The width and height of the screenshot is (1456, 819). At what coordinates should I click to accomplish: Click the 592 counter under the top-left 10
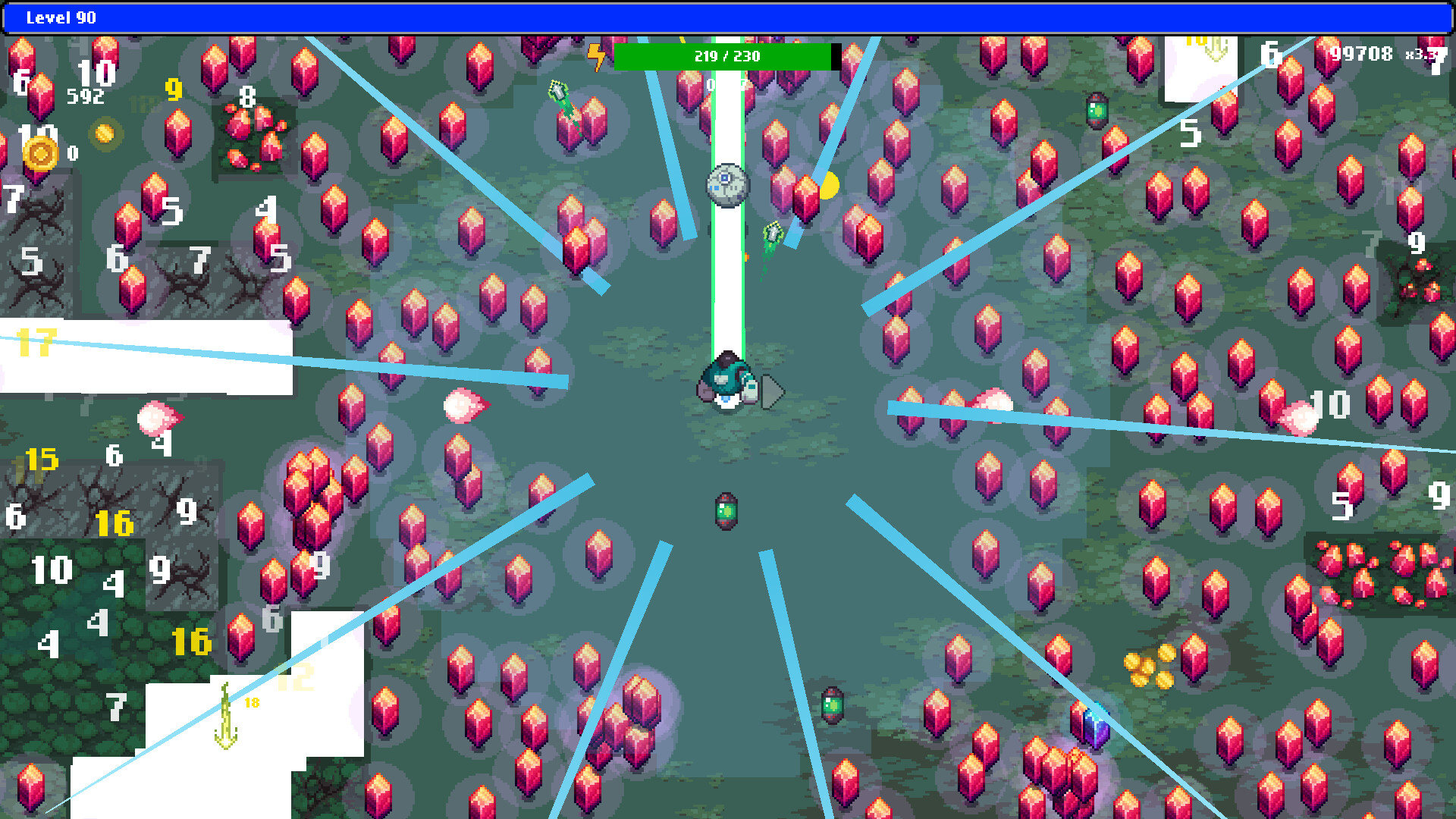(x=87, y=96)
